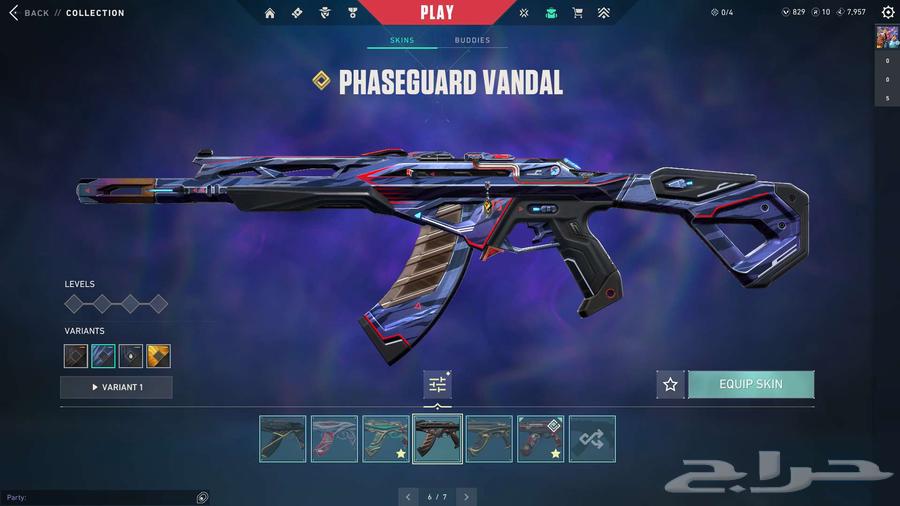This screenshot has width=900, height=506.
Task: Play the Variant 1 preview
Action: [116, 387]
